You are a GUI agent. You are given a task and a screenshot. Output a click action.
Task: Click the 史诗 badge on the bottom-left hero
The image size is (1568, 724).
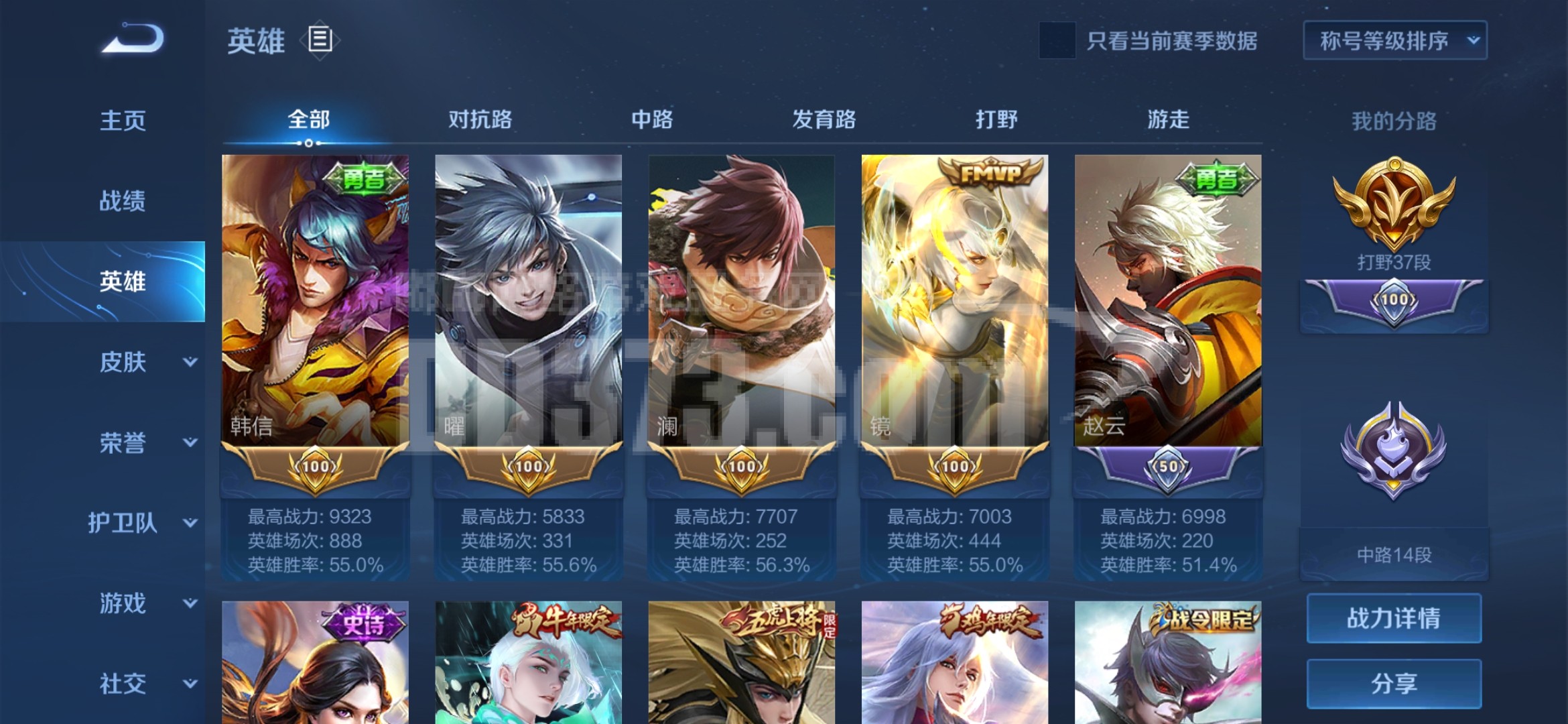(x=363, y=625)
